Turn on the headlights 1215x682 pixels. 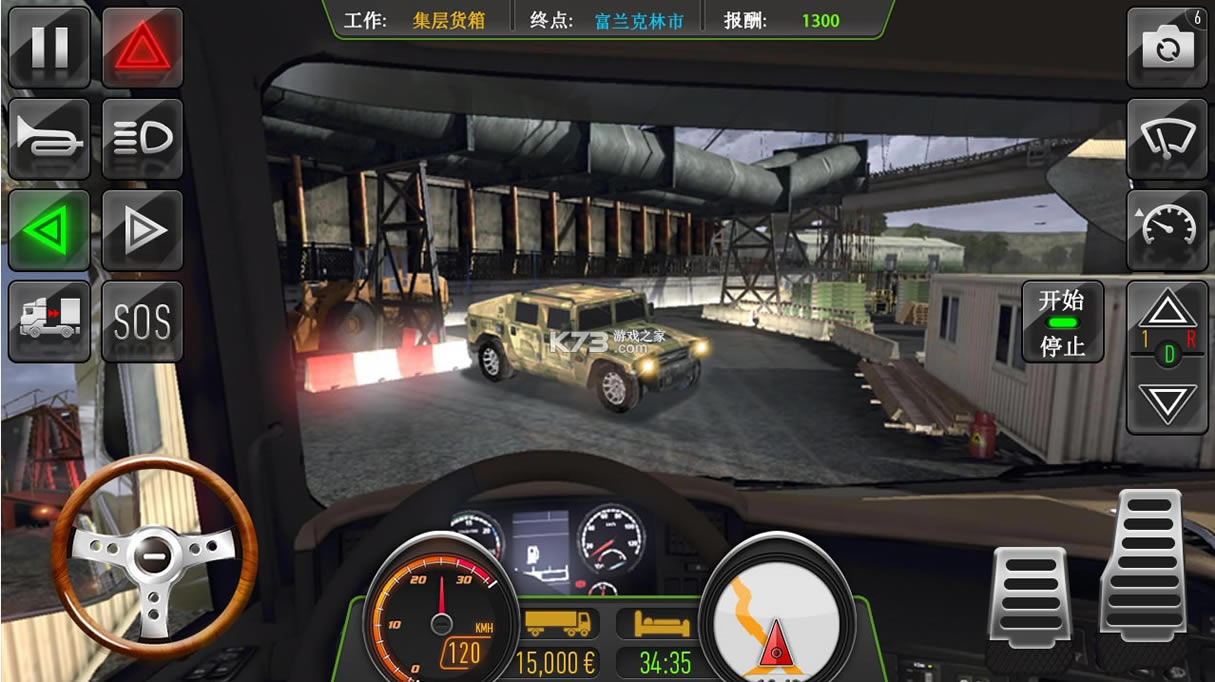[x=142, y=139]
